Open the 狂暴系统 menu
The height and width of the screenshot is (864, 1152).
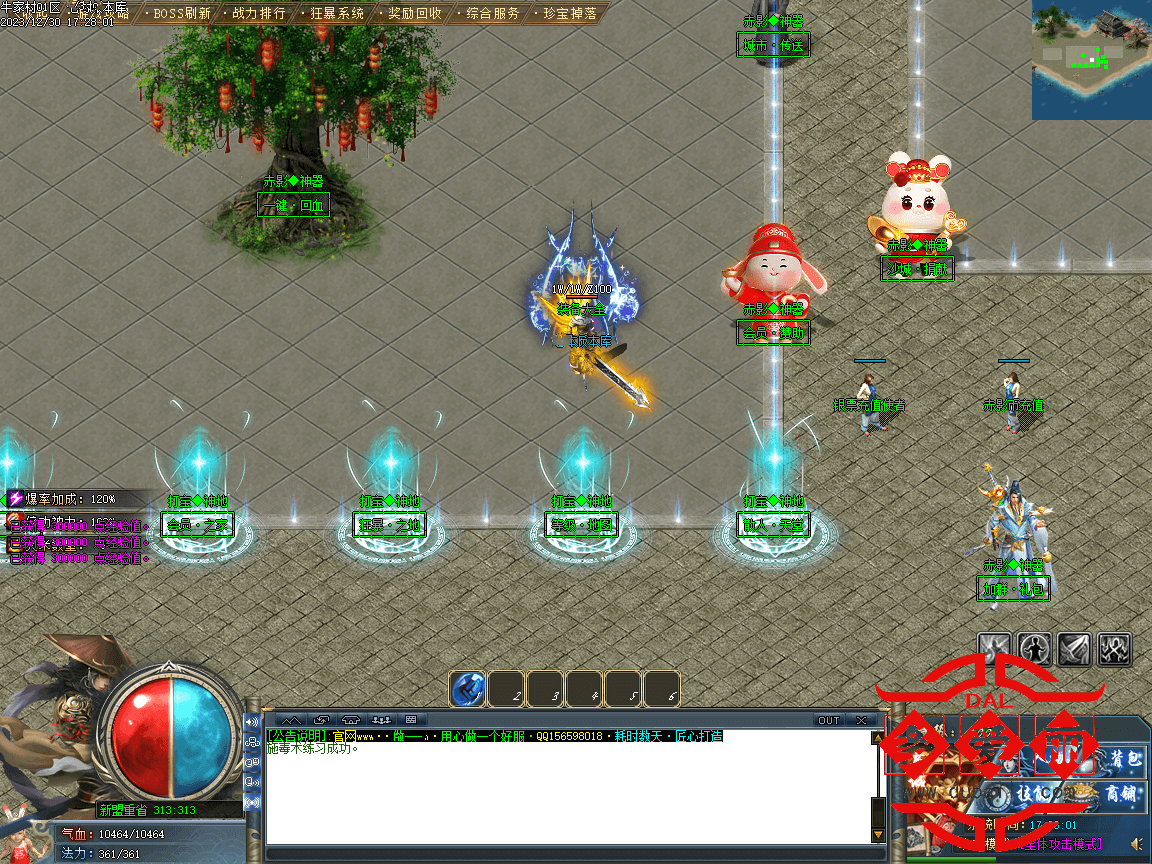(x=337, y=14)
